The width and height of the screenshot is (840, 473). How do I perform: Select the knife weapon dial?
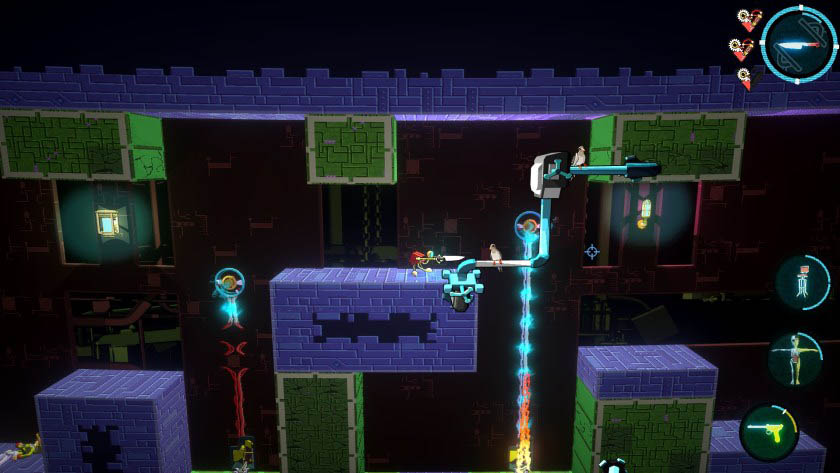[798, 44]
